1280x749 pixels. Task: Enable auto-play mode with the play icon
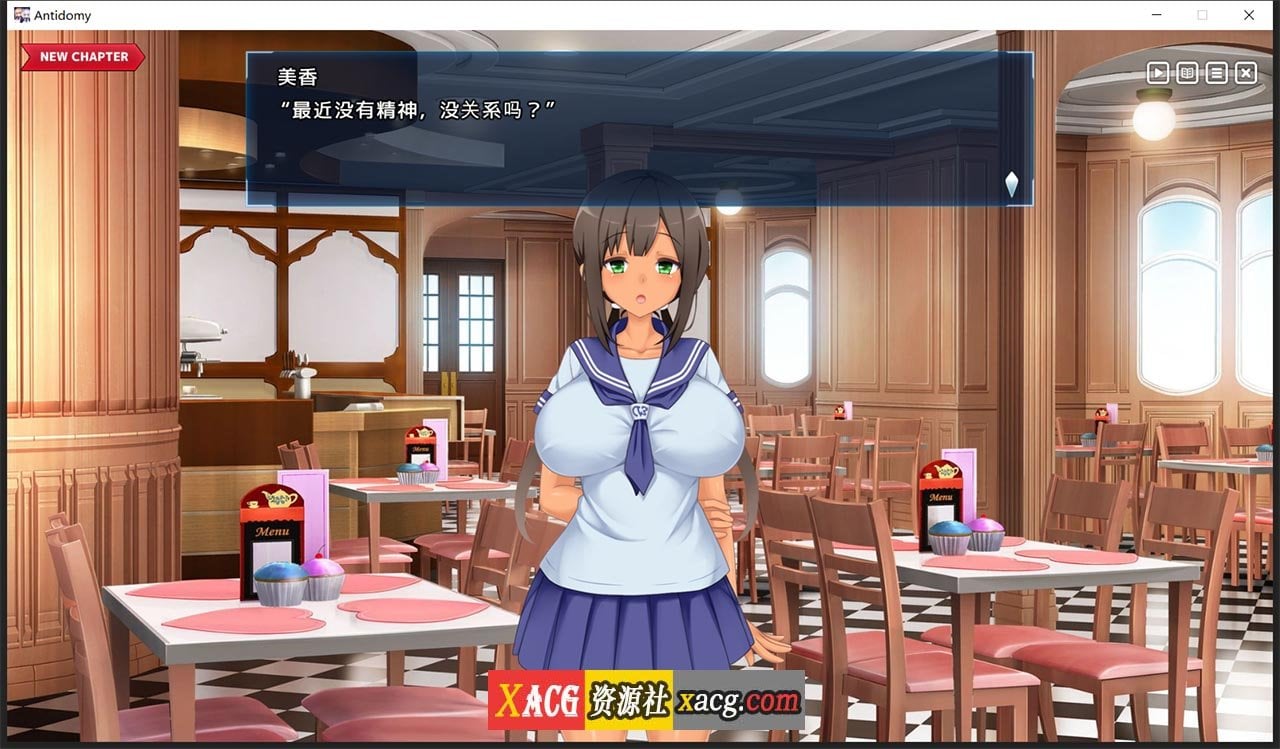point(1157,73)
